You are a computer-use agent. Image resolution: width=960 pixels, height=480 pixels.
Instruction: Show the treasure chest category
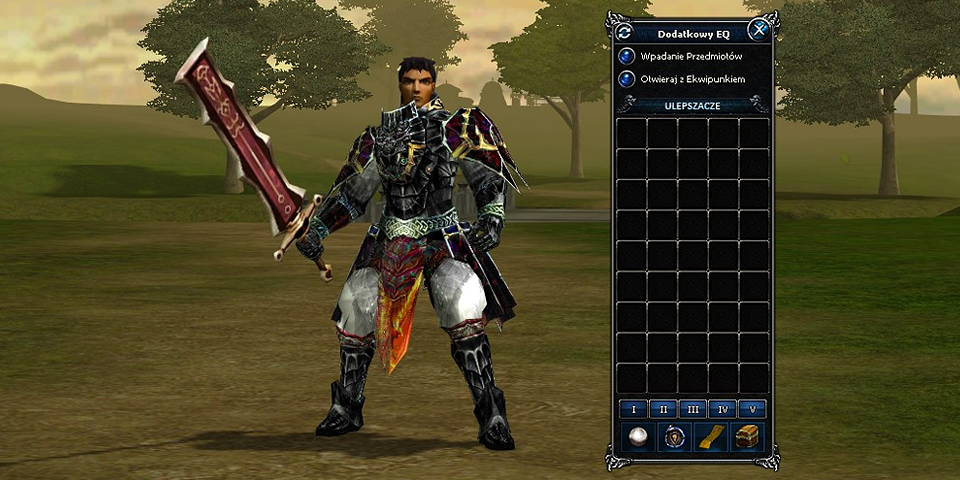(x=747, y=436)
